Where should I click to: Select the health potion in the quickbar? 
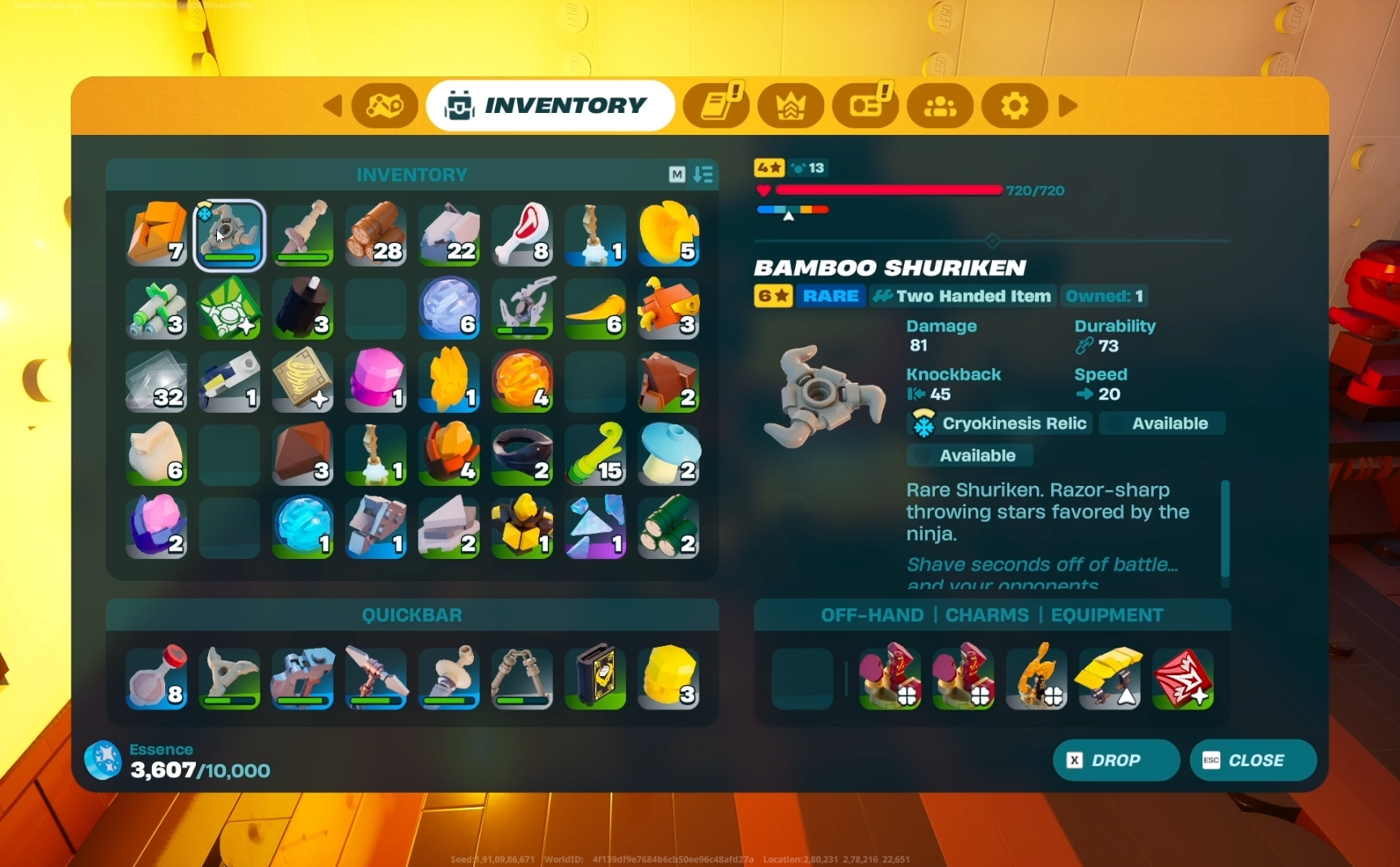(x=155, y=678)
